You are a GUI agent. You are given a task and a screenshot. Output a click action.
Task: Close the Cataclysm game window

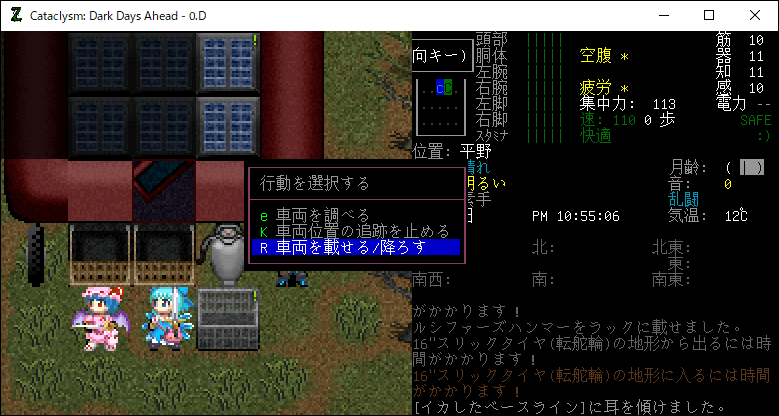755,15
